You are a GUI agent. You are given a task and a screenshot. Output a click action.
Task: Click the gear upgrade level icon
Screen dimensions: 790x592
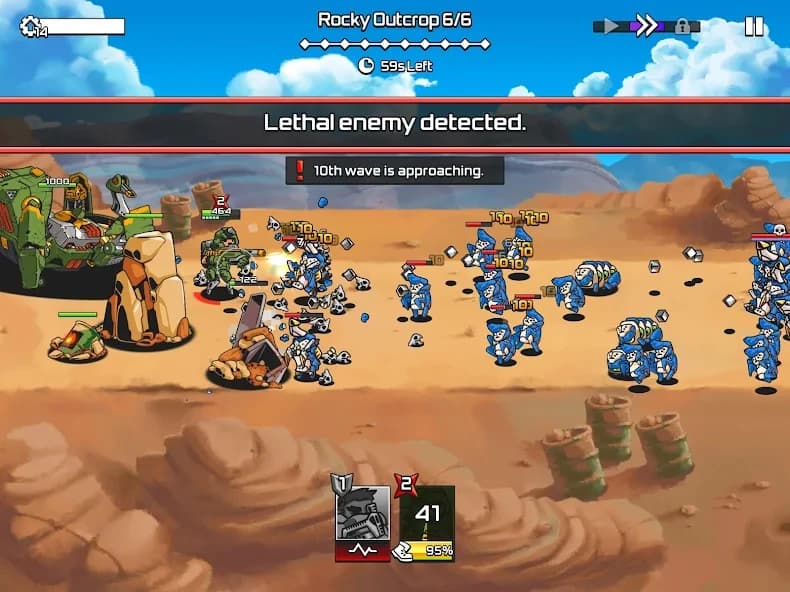pyautogui.click(x=30, y=26)
